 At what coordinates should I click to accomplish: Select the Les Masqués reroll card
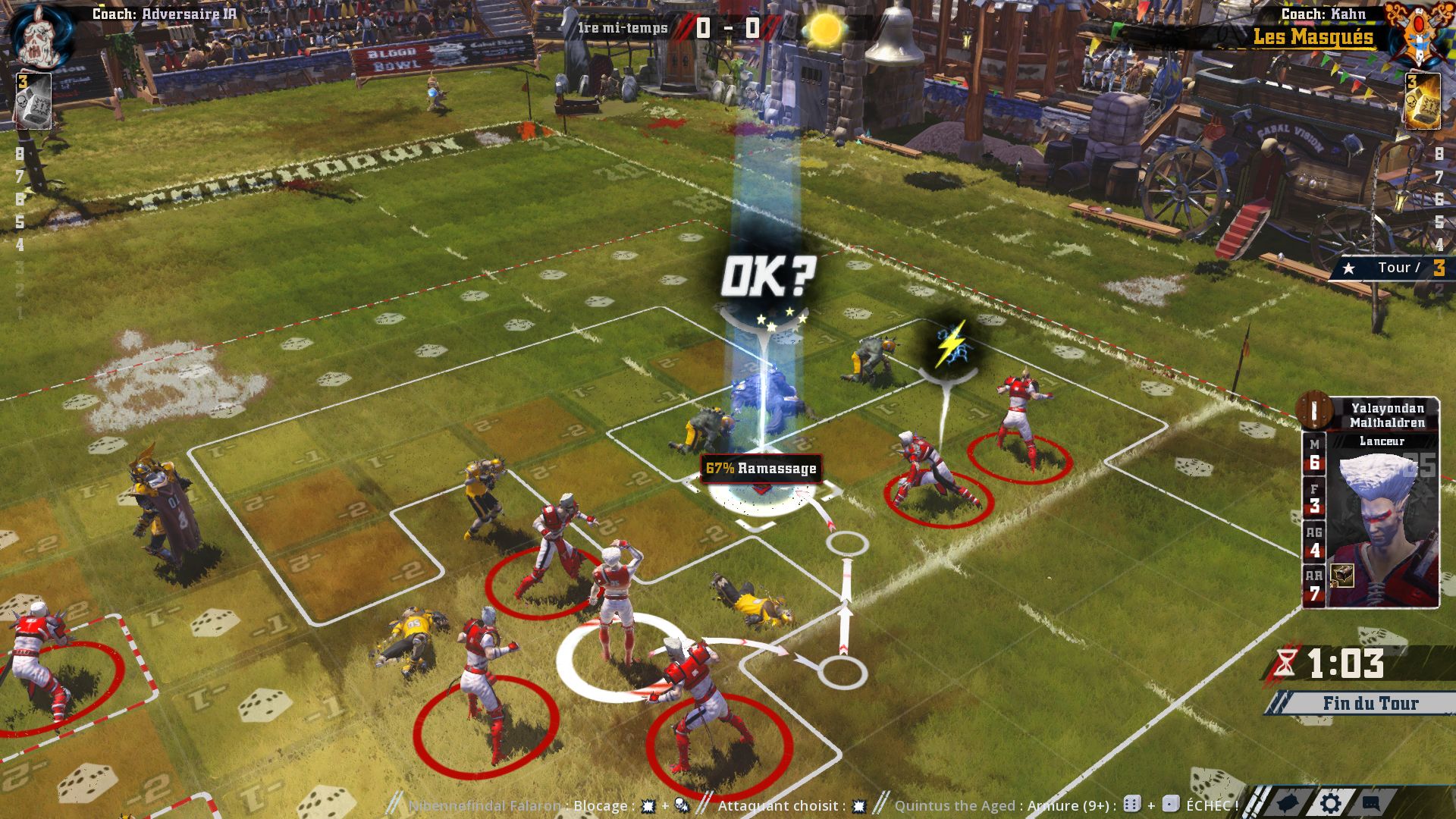[1422, 101]
